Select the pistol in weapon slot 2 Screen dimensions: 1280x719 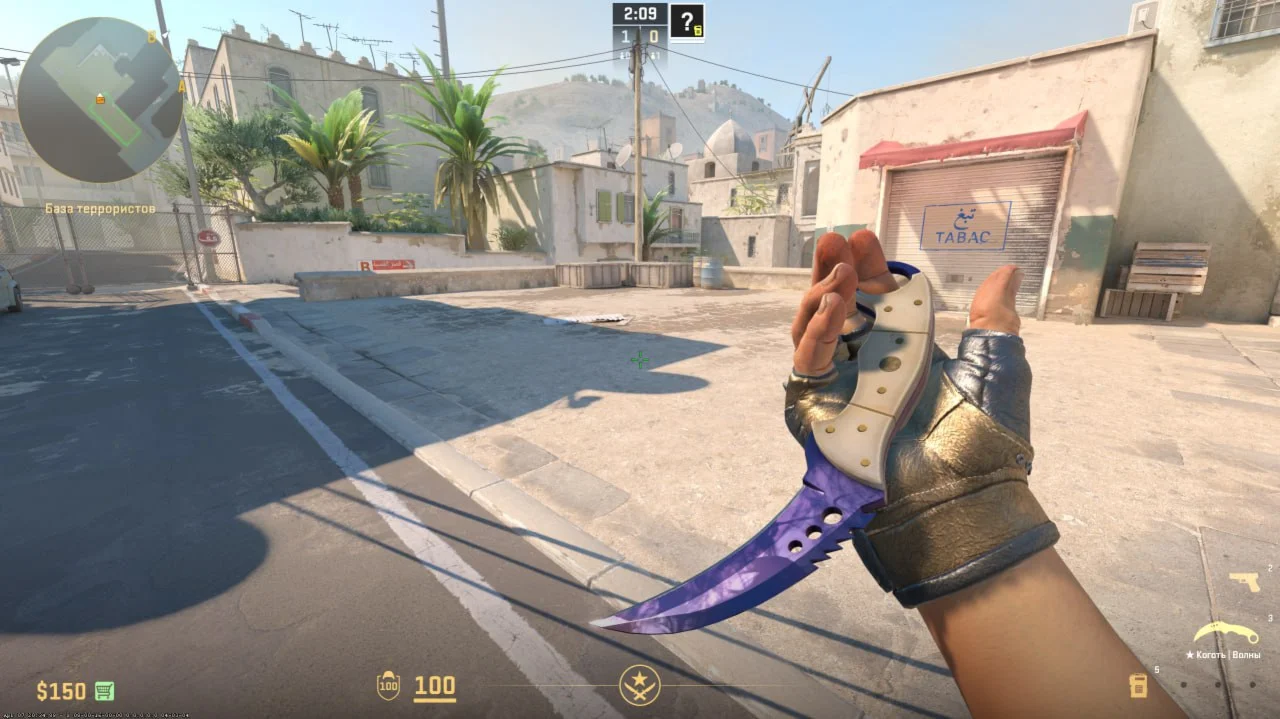click(x=1244, y=581)
